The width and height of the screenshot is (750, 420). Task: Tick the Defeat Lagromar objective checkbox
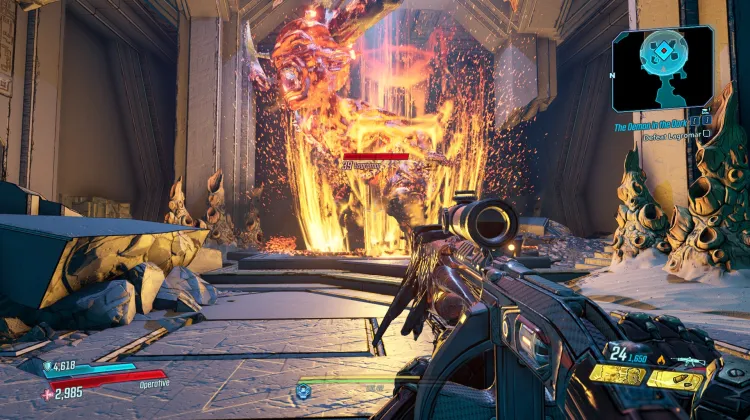707,134
